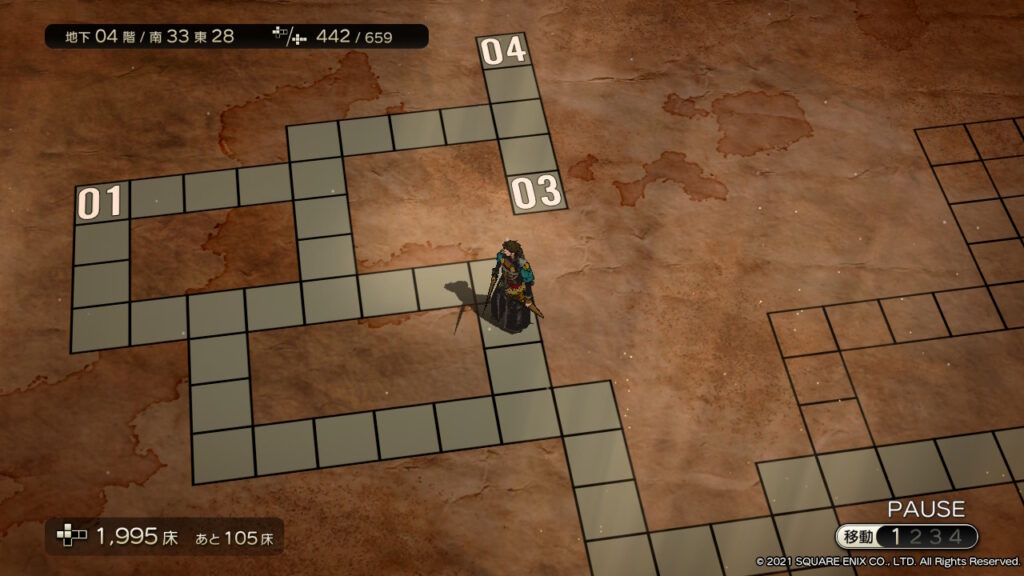Viewport: 1024px width, 576px height.
Task: Click the PAUSE label
Action: (x=925, y=509)
